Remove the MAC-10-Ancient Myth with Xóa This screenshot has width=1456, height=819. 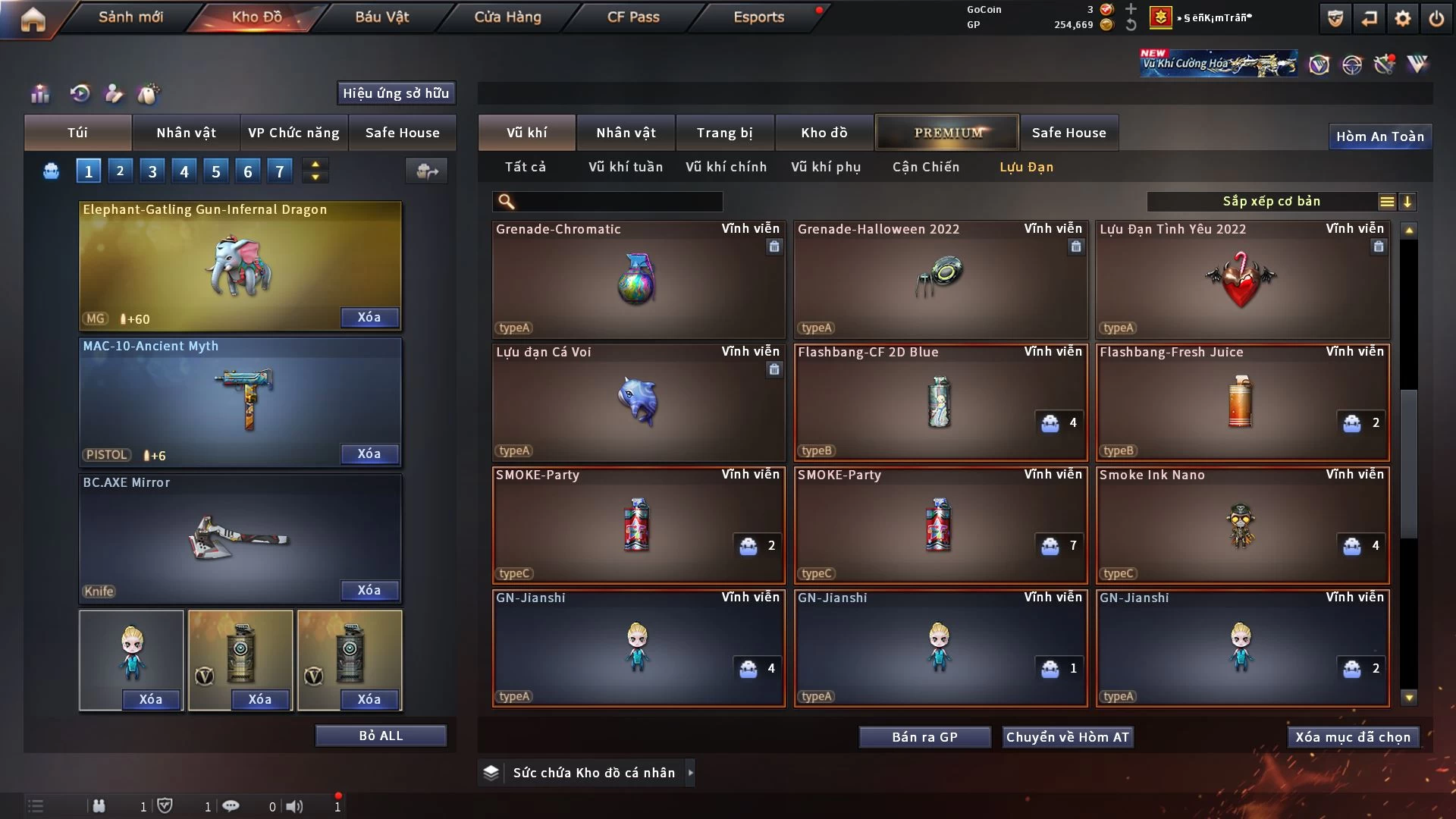369,453
